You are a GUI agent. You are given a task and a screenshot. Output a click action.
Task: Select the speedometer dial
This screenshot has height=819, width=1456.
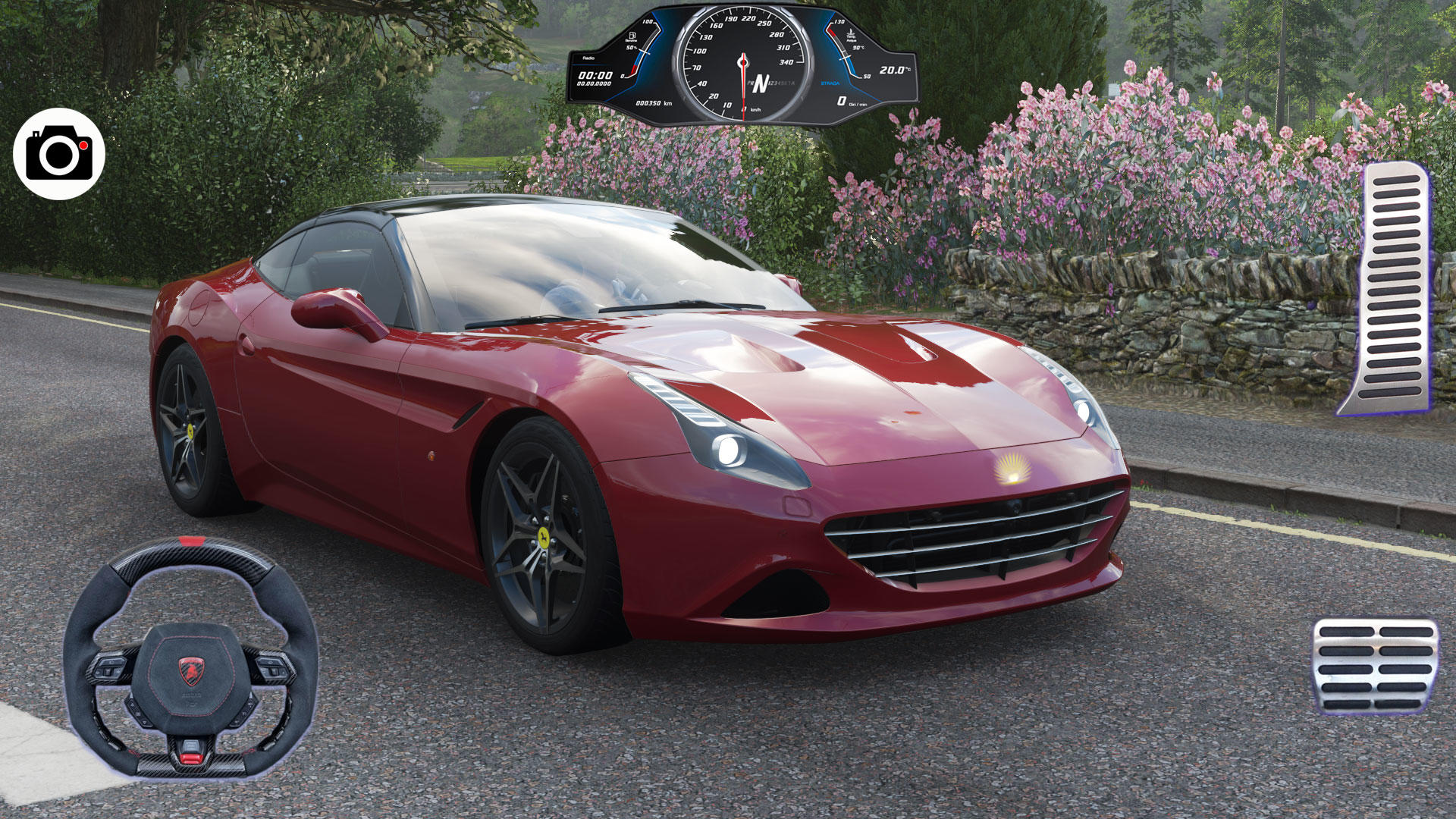(743, 62)
